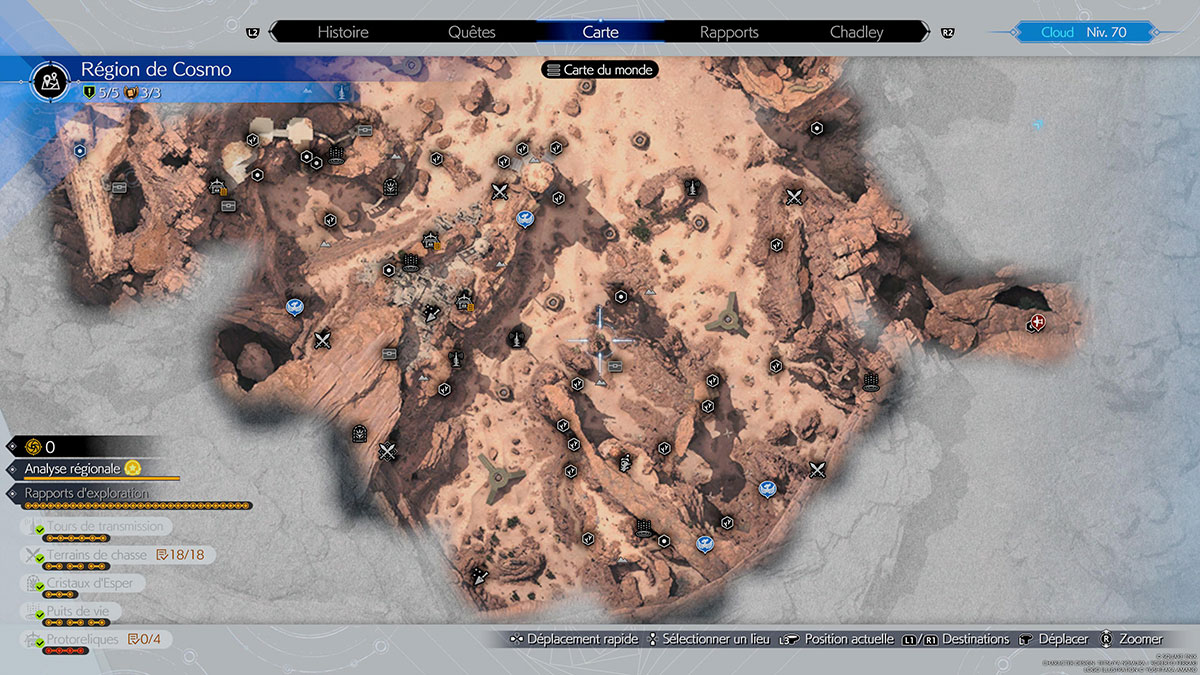Choose Rapports d'exploration in the side list
This screenshot has height=675, width=1200.
[x=86, y=493]
